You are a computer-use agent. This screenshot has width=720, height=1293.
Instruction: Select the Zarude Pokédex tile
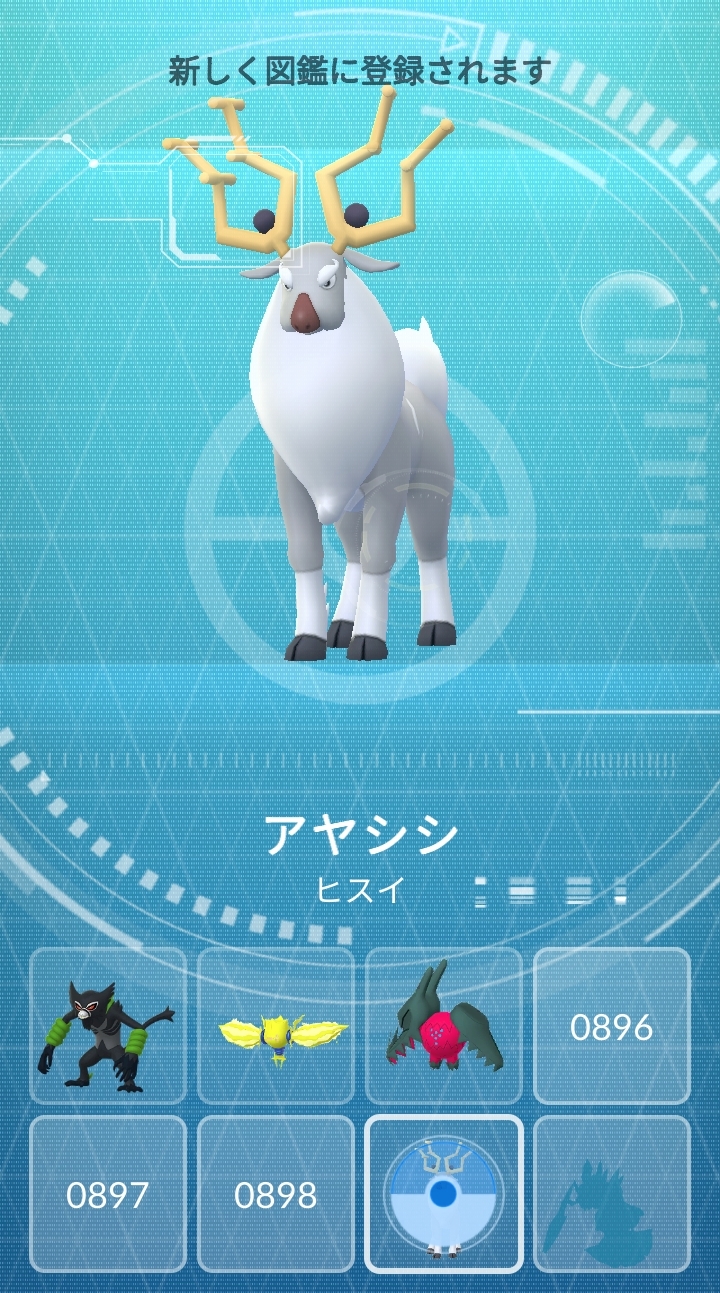108,1026
